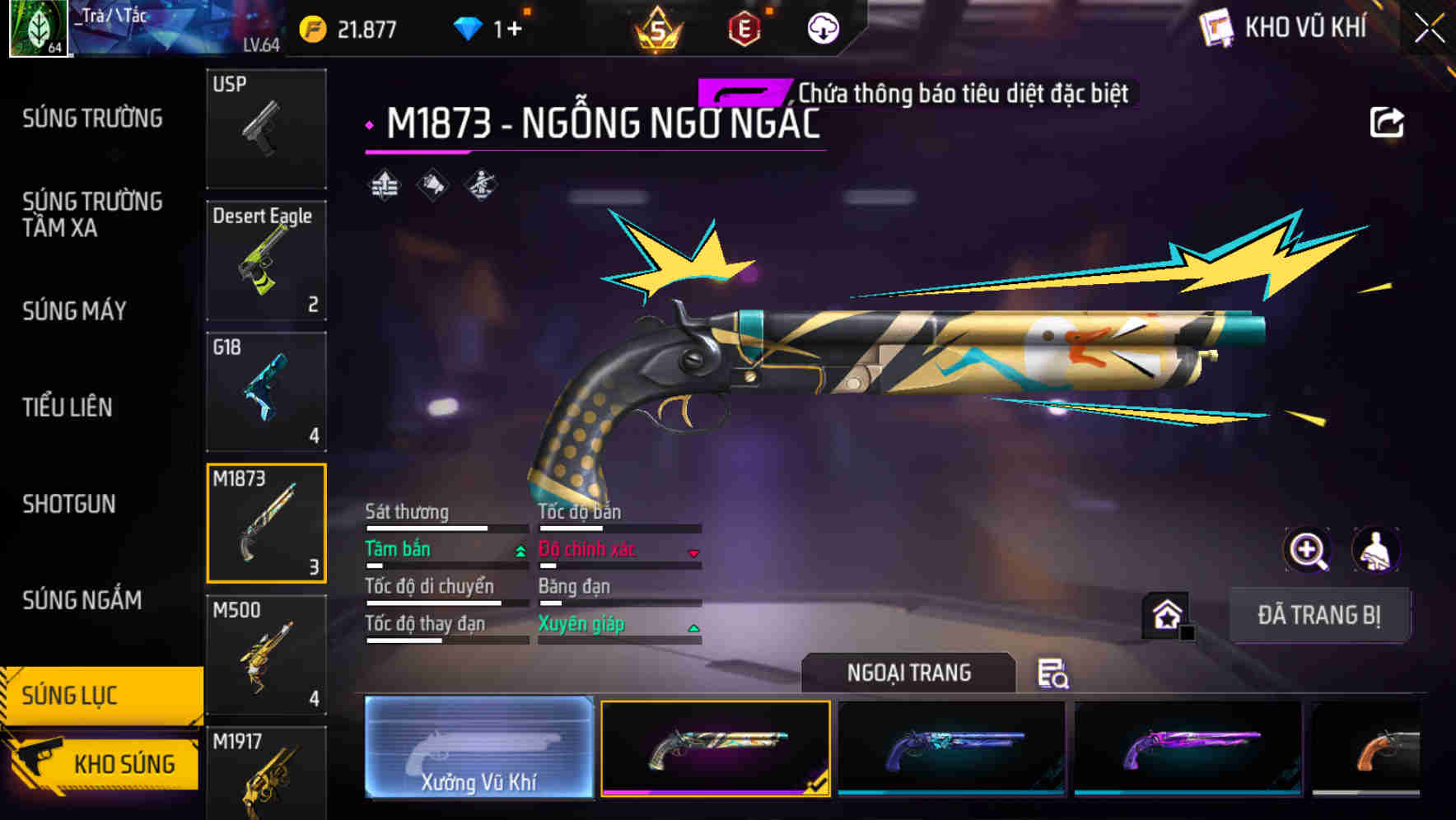
Task: Click the rank badge with number 5
Action: [x=659, y=27]
